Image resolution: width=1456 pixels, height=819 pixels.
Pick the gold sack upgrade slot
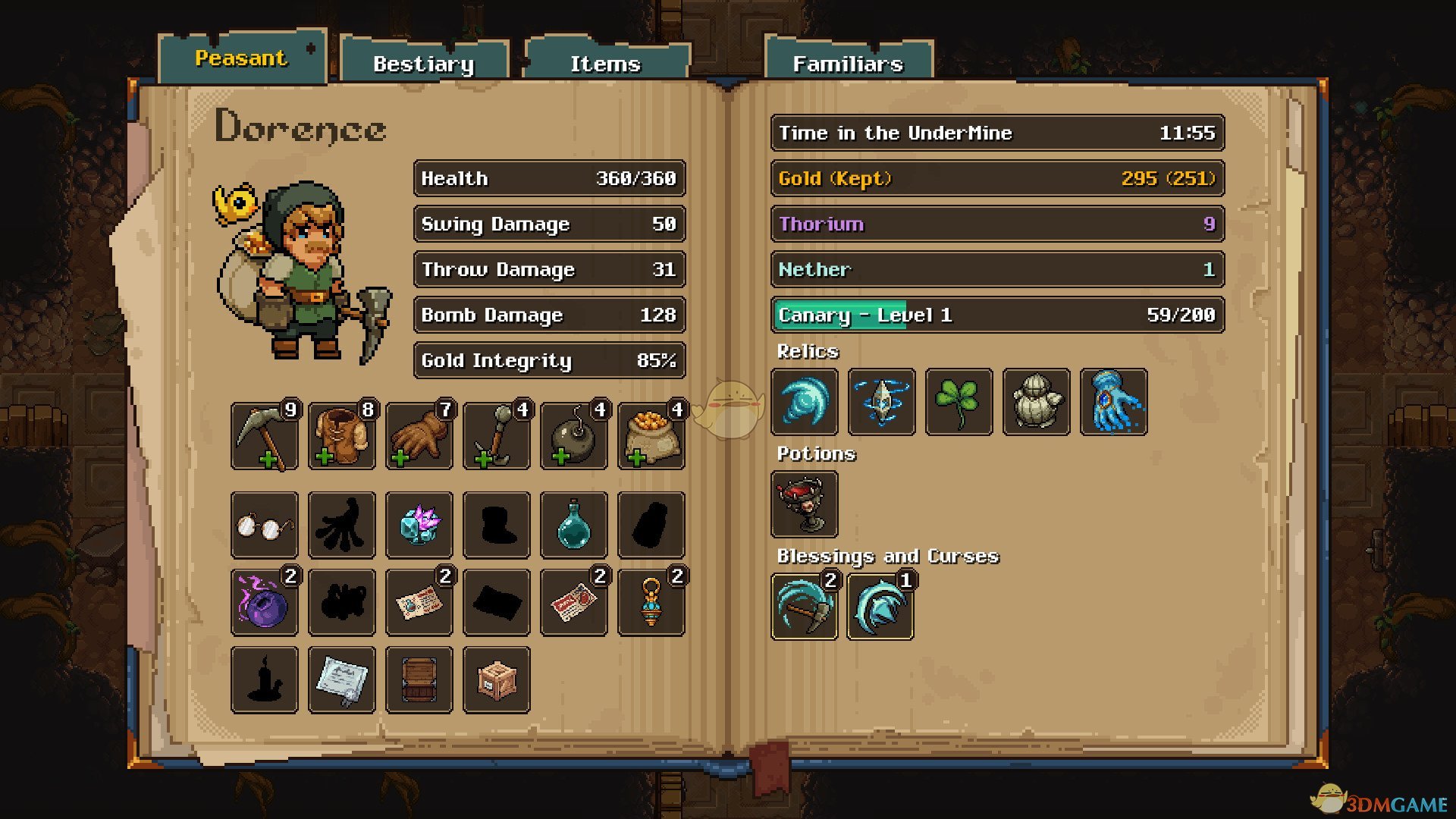point(651,437)
